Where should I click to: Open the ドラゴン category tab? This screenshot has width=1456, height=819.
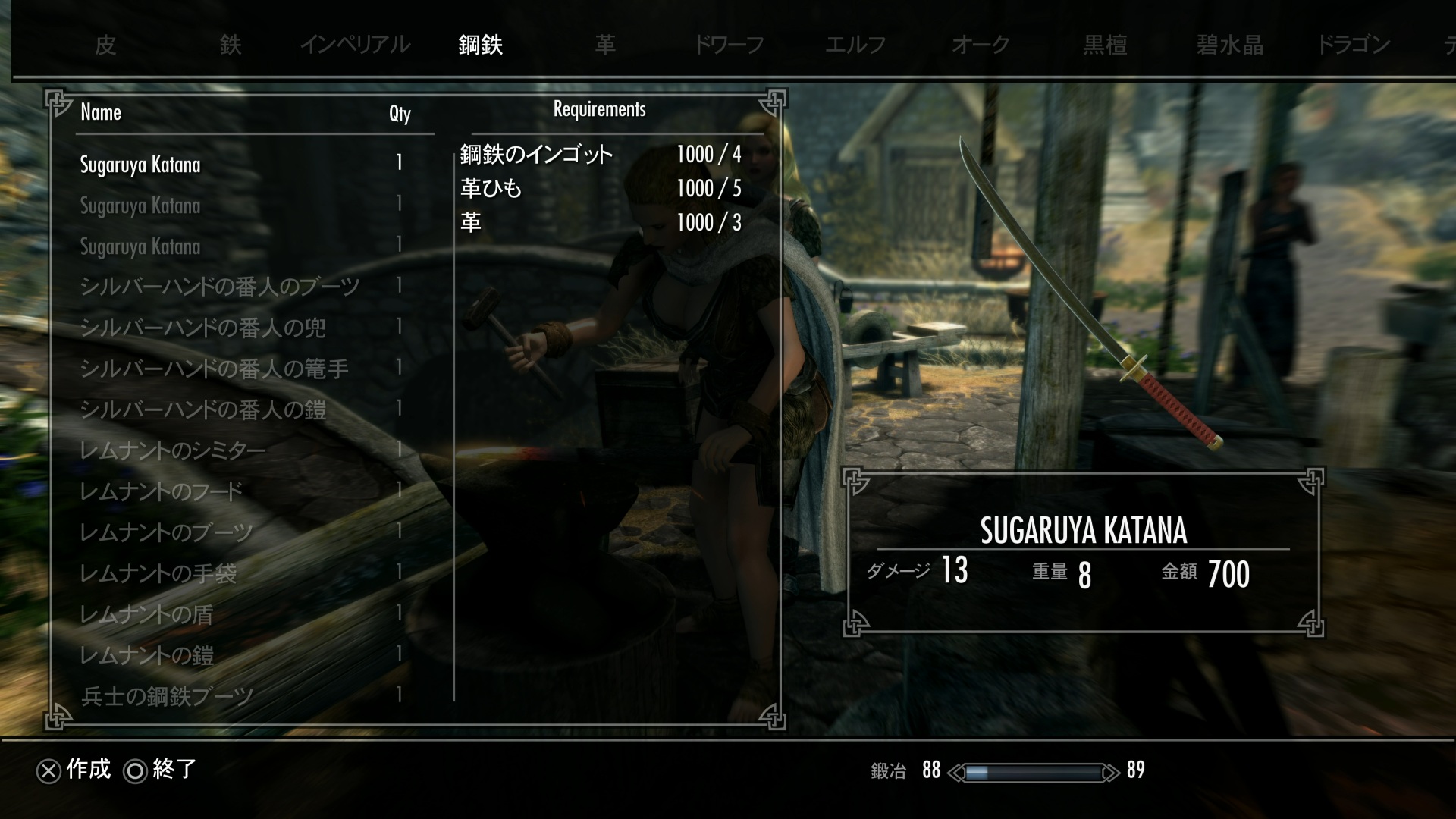[1354, 45]
